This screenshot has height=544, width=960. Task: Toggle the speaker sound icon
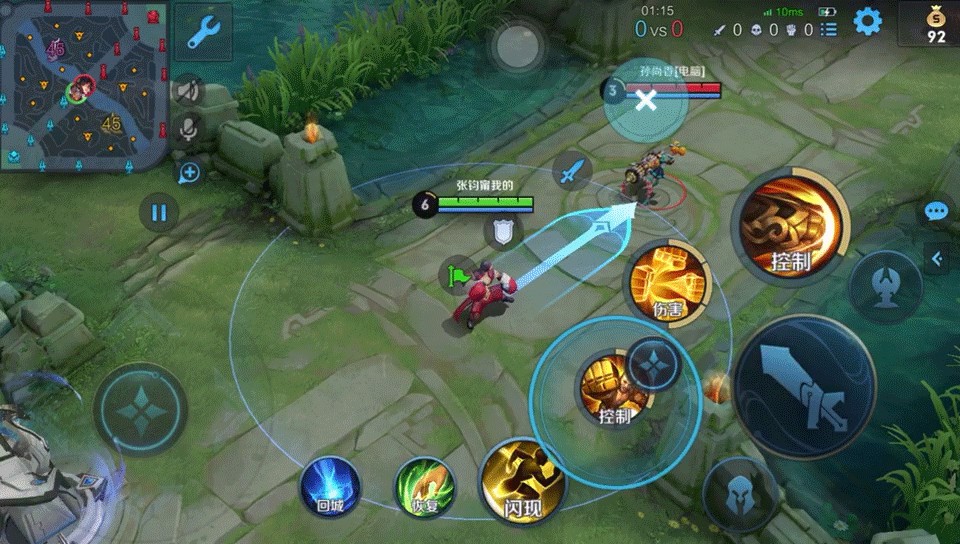187,91
